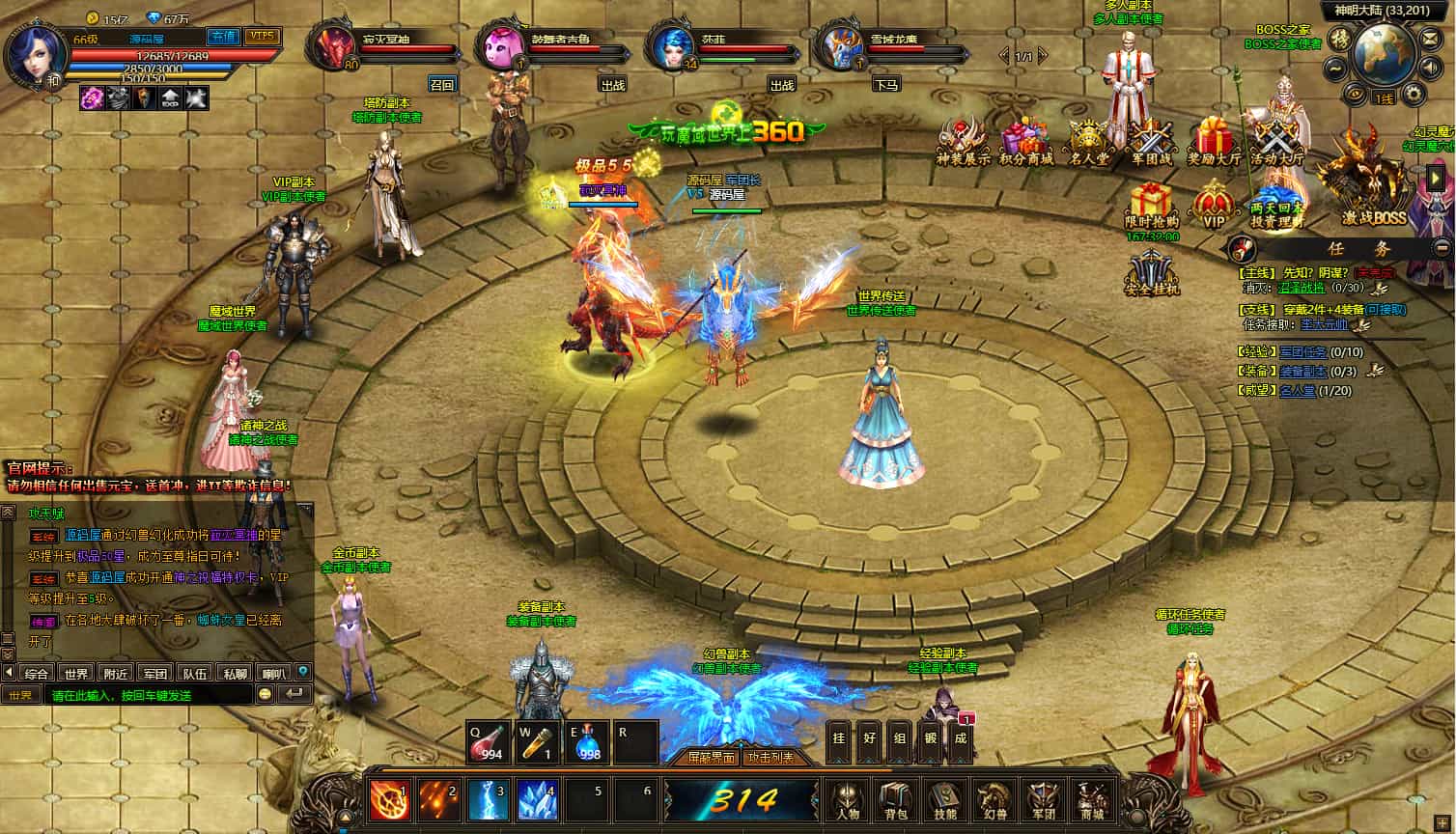Cast the lightning skill in slot 3
This screenshot has height=834, width=1456.
(x=488, y=800)
